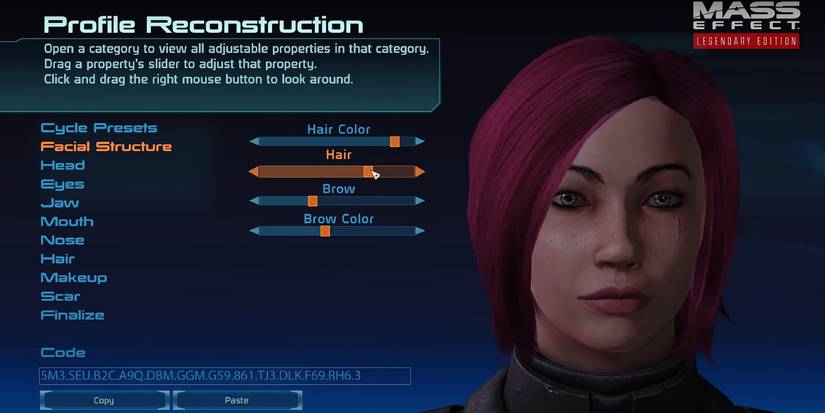Viewport: 825px width, 413px height.
Task: Open the Facial Structure category
Action: [106, 147]
